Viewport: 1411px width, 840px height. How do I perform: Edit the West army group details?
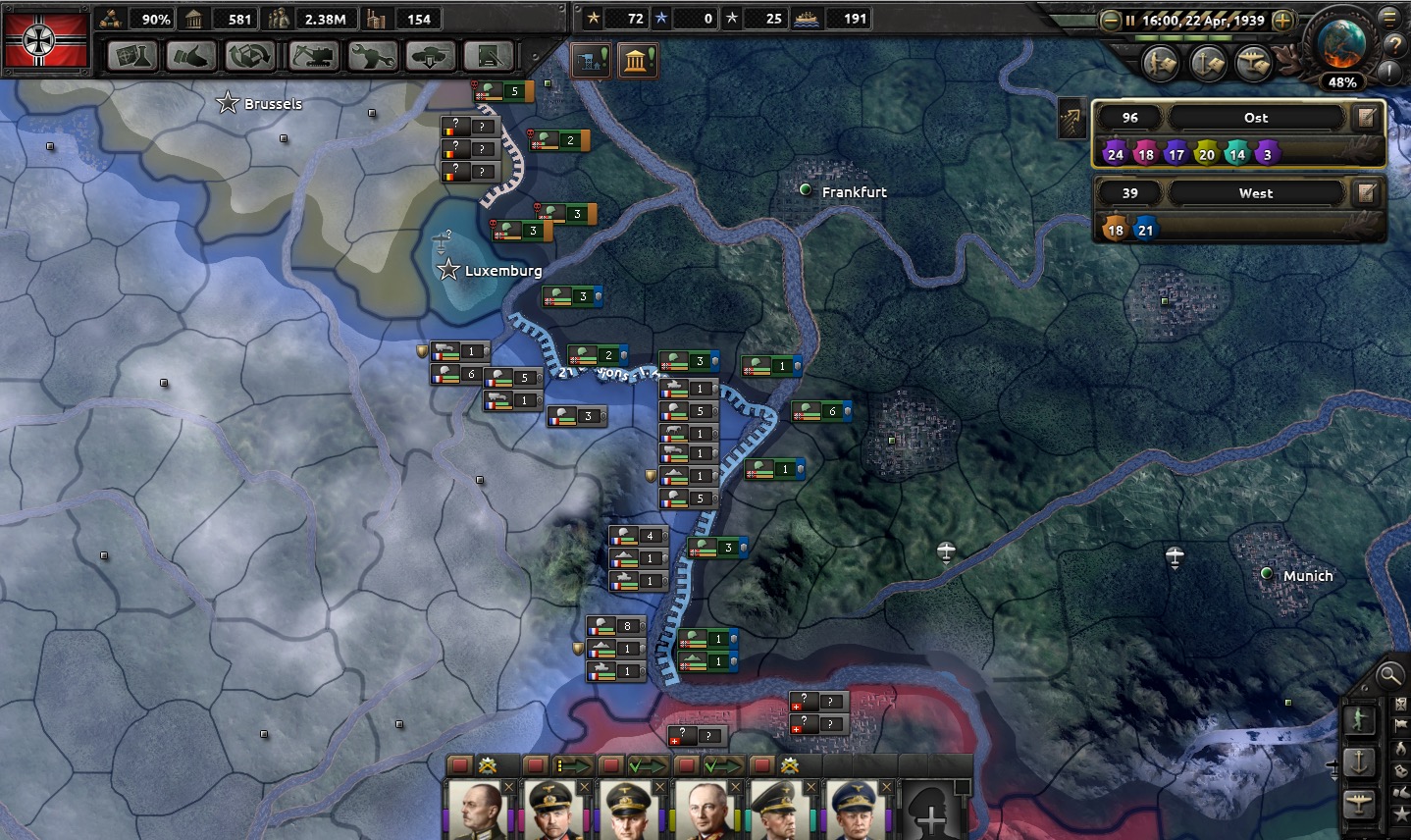click(1366, 193)
